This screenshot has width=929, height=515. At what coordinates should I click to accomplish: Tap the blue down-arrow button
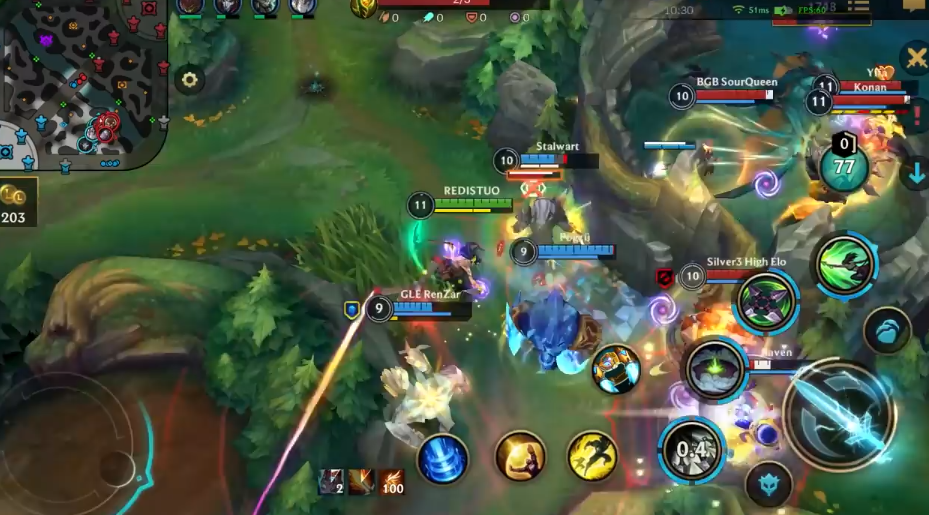click(914, 174)
